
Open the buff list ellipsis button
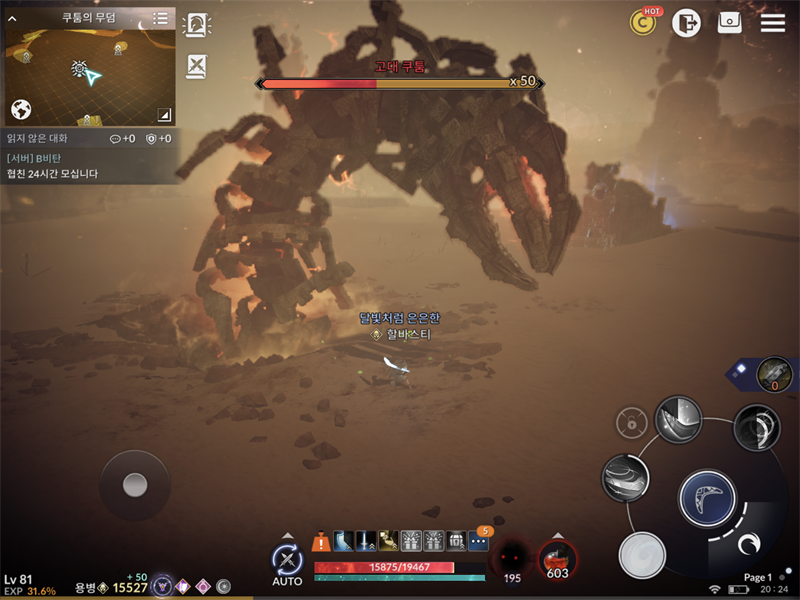coord(479,542)
